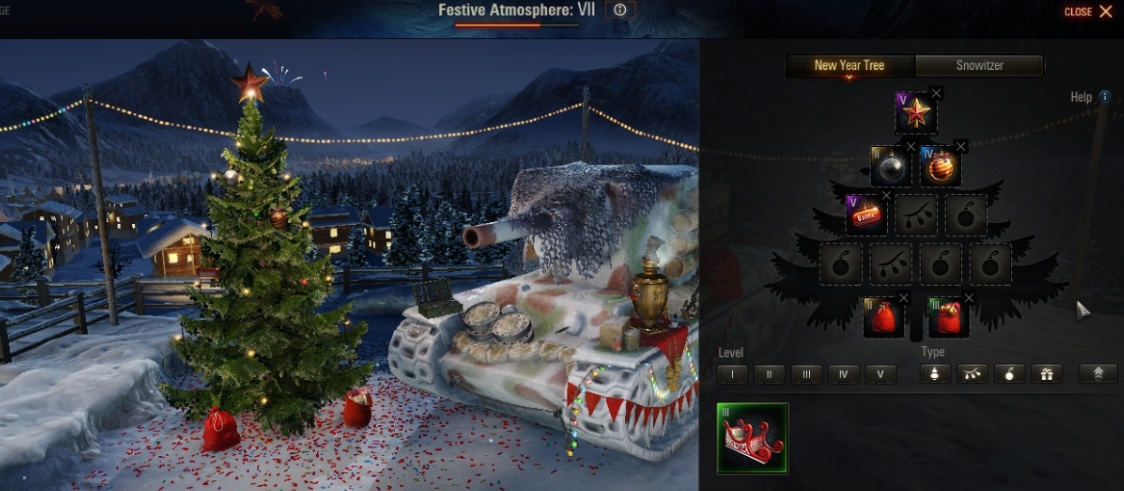
Task: Pick the red sleigh decoration from inventory
Action: coord(753,438)
